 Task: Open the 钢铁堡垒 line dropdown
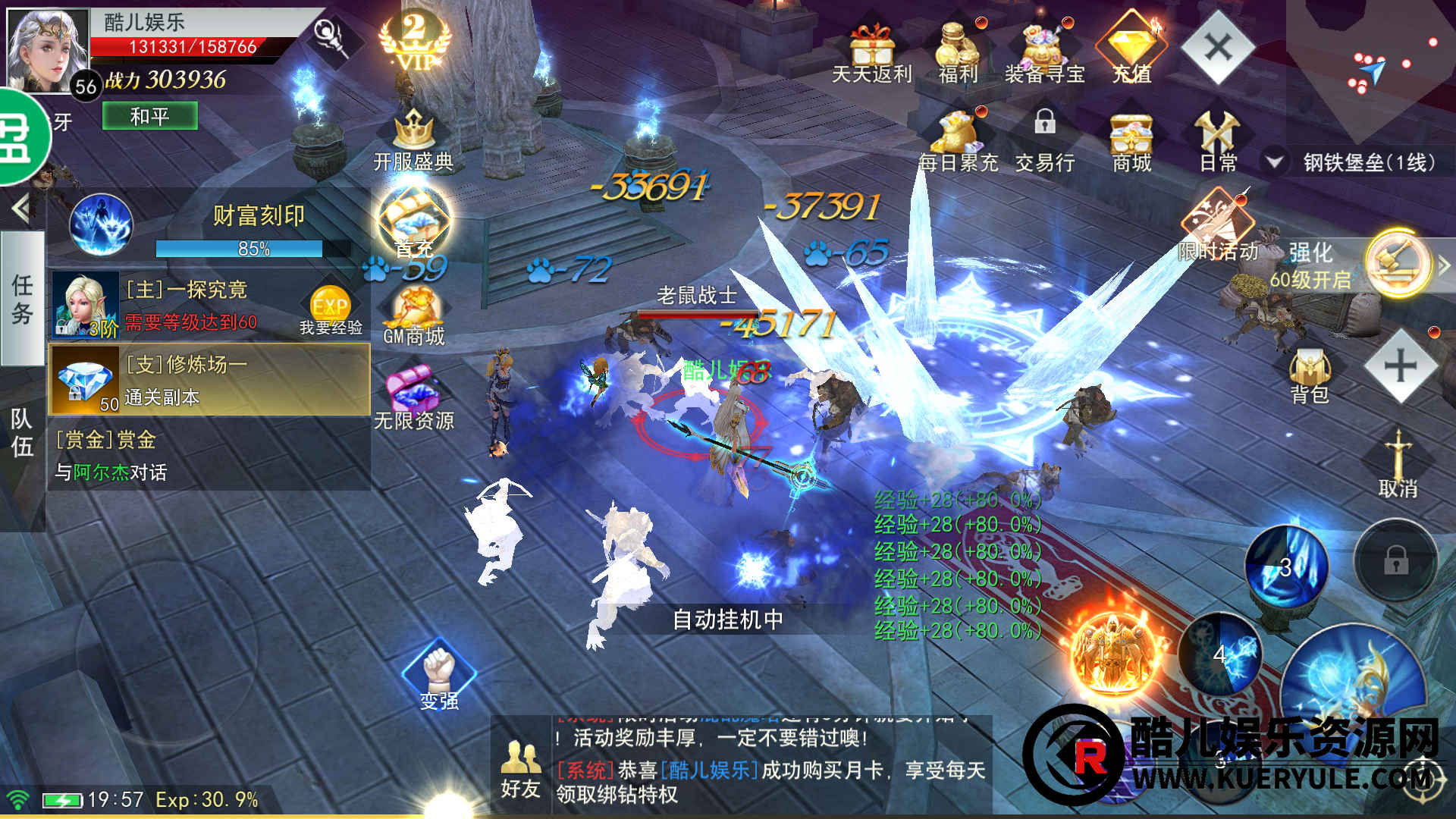point(1275,162)
